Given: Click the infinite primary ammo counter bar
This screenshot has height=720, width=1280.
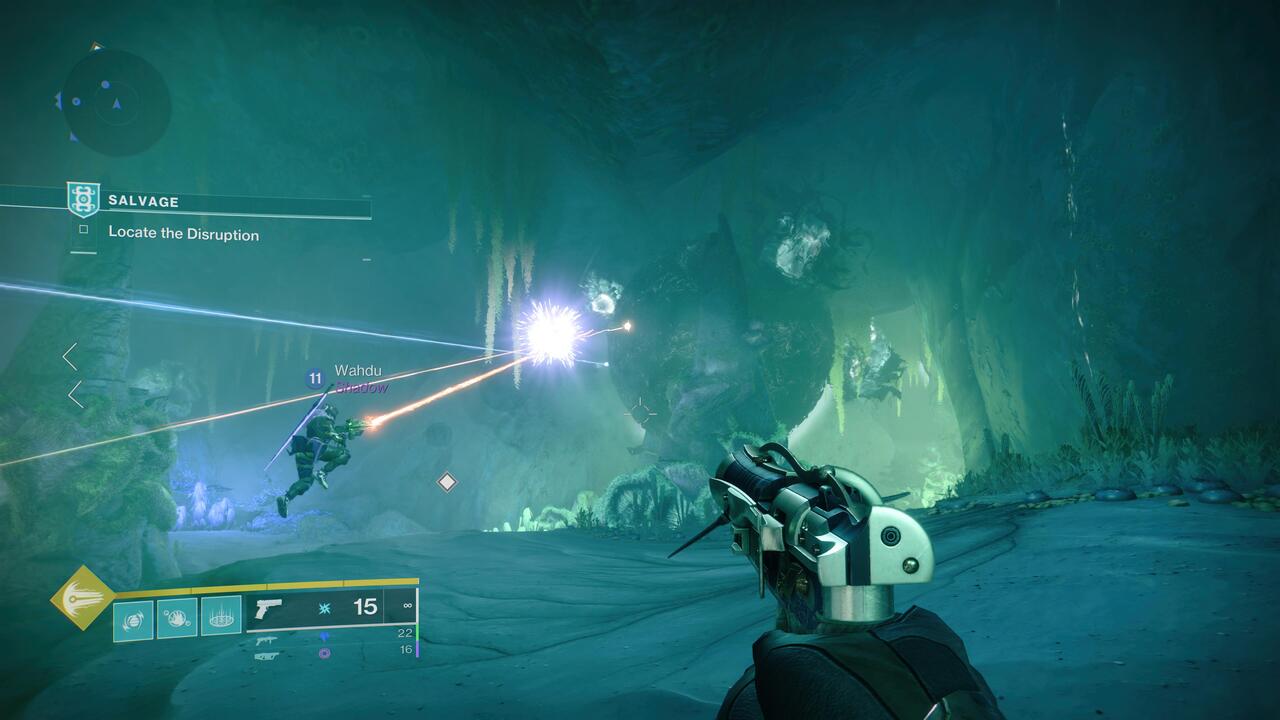Looking at the screenshot, I should pyautogui.click(x=408, y=604).
